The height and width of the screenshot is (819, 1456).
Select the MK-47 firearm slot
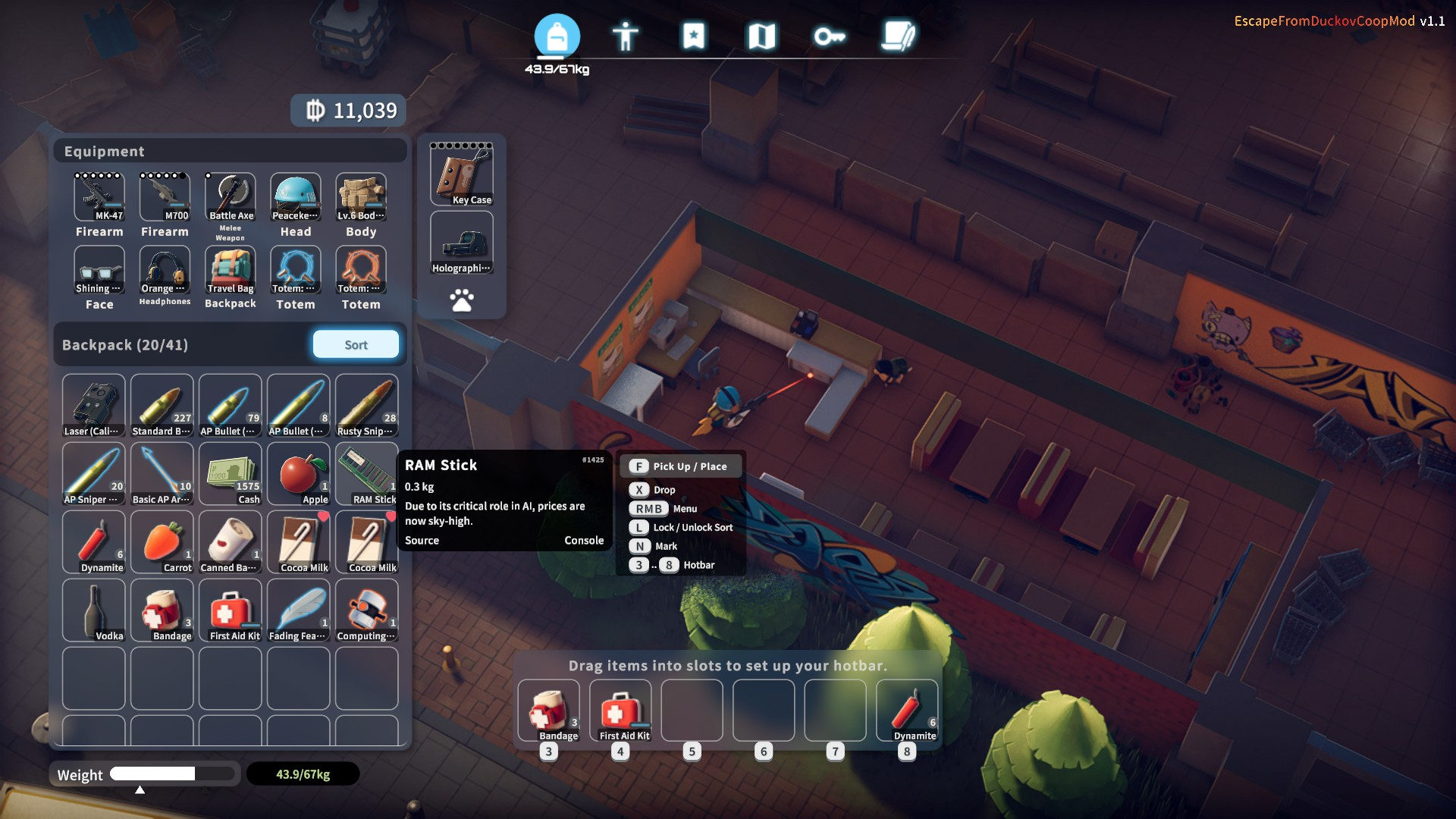[99, 196]
